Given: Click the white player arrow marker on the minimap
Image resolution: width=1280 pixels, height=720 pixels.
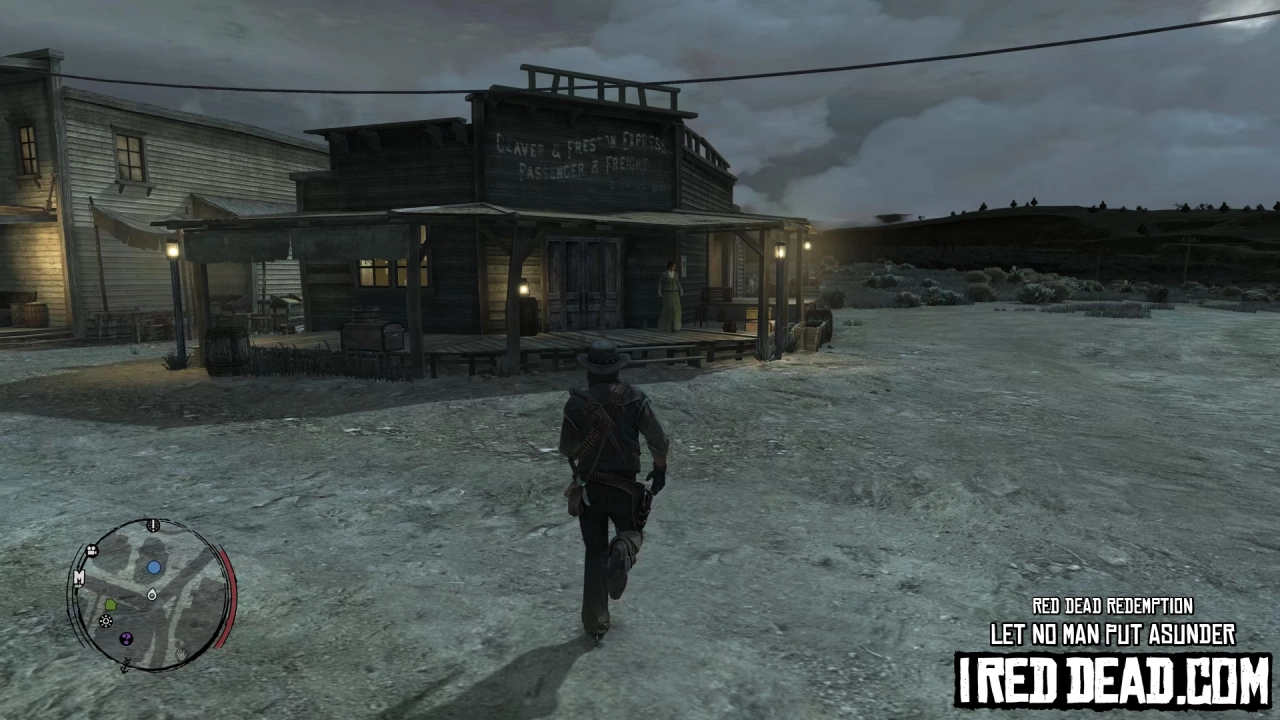Looking at the screenshot, I should click(152, 594).
